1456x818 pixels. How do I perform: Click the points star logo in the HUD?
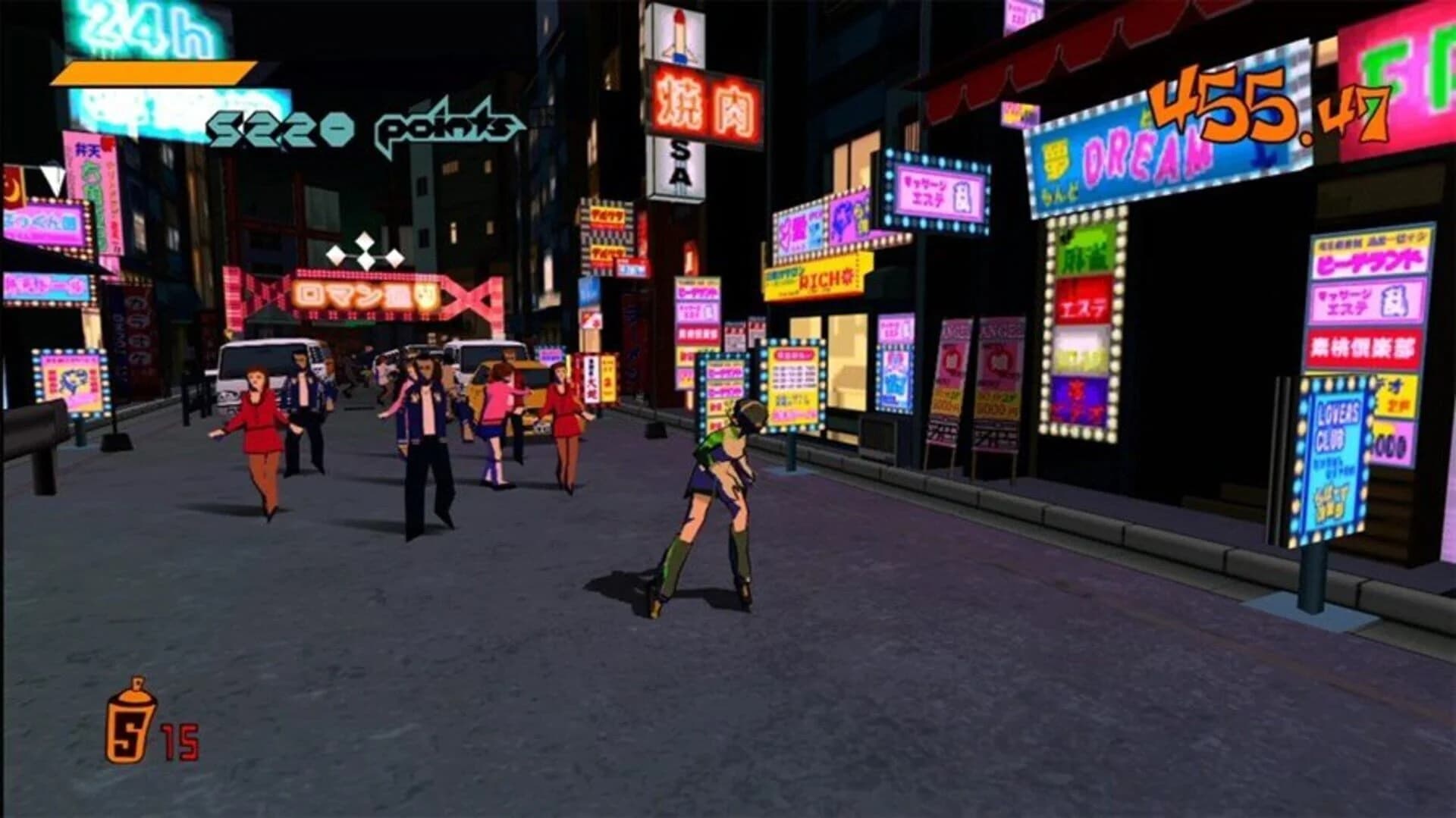tap(444, 124)
